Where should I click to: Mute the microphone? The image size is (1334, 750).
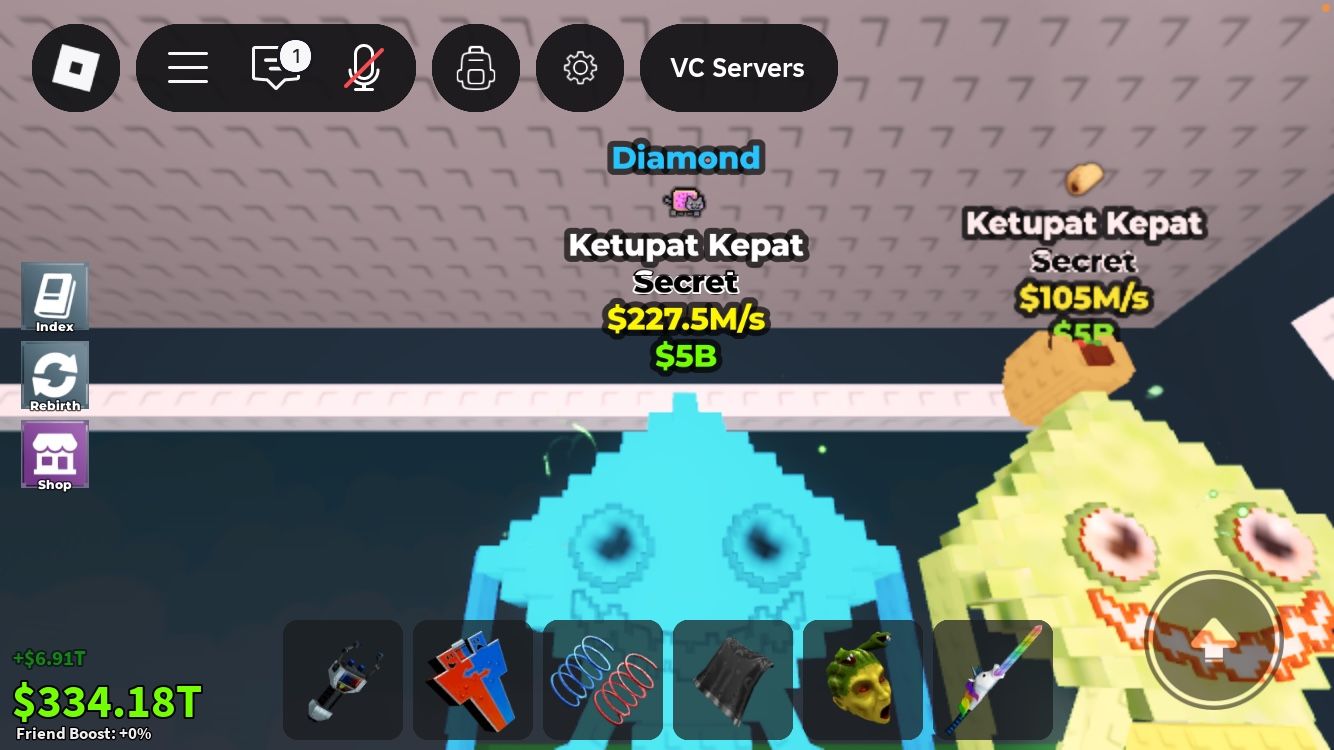[x=362, y=67]
